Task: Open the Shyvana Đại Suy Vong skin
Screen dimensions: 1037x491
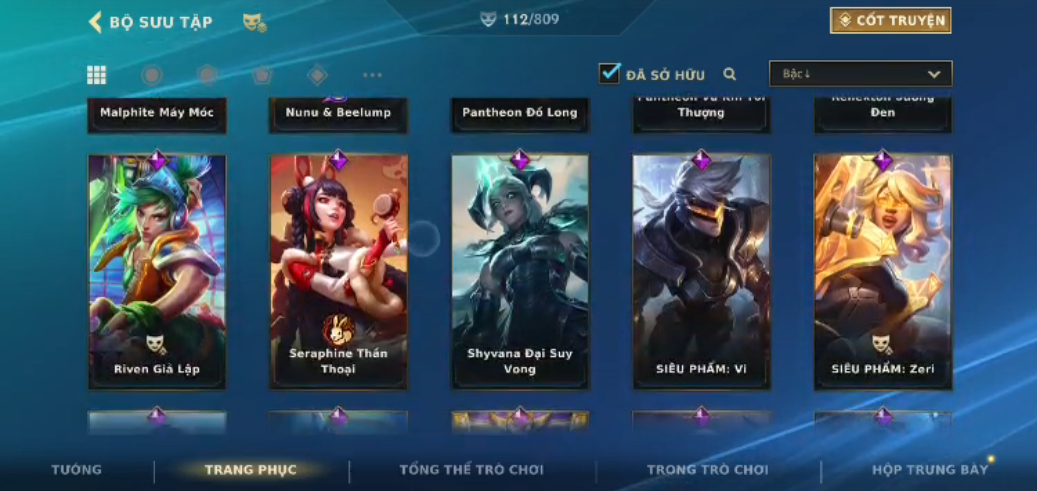Action: [520, 270]
